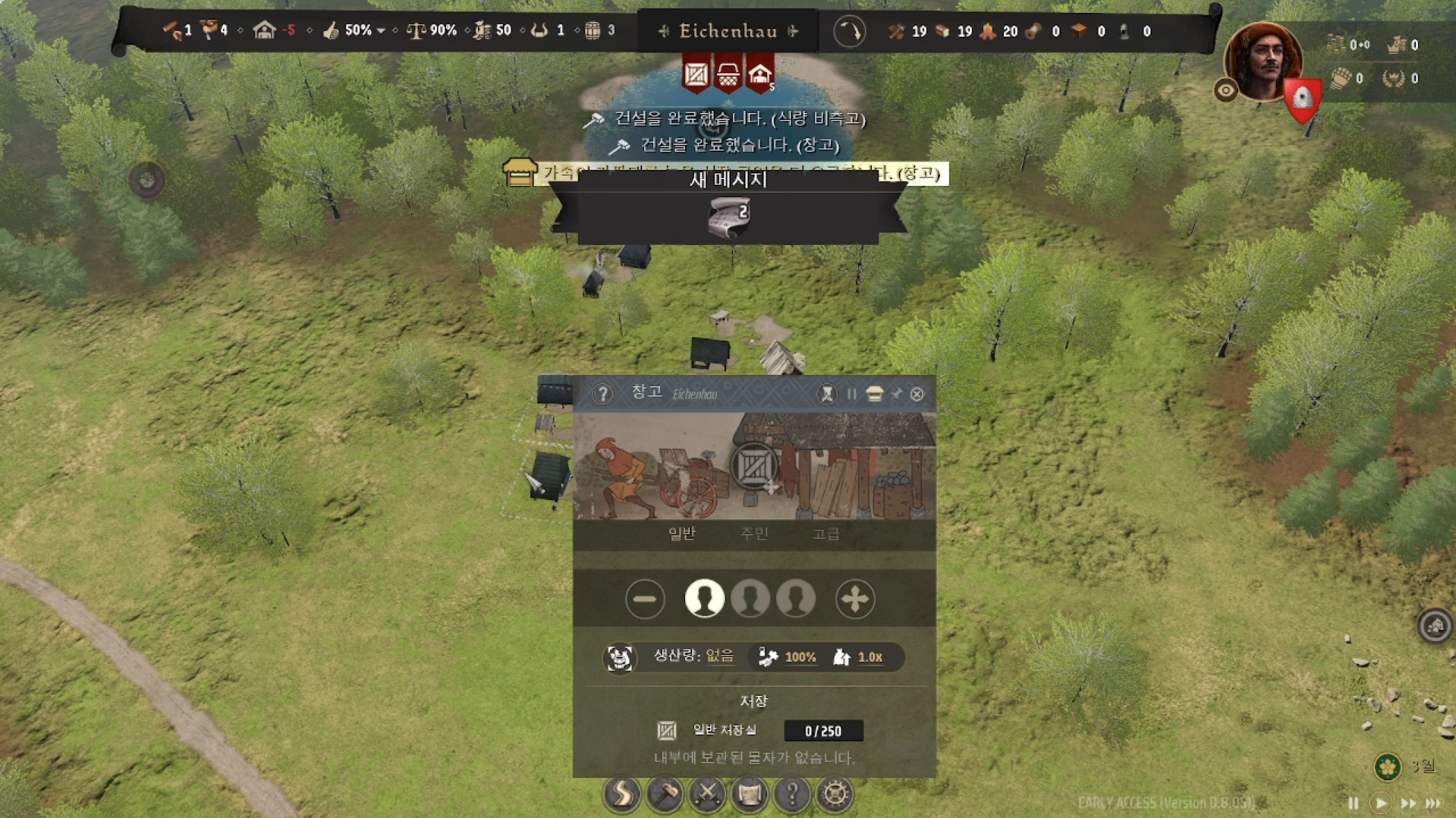Viewport: 1456px width, 818px height.
Task: Open the hammer construction menu
Action: [665, 794]
